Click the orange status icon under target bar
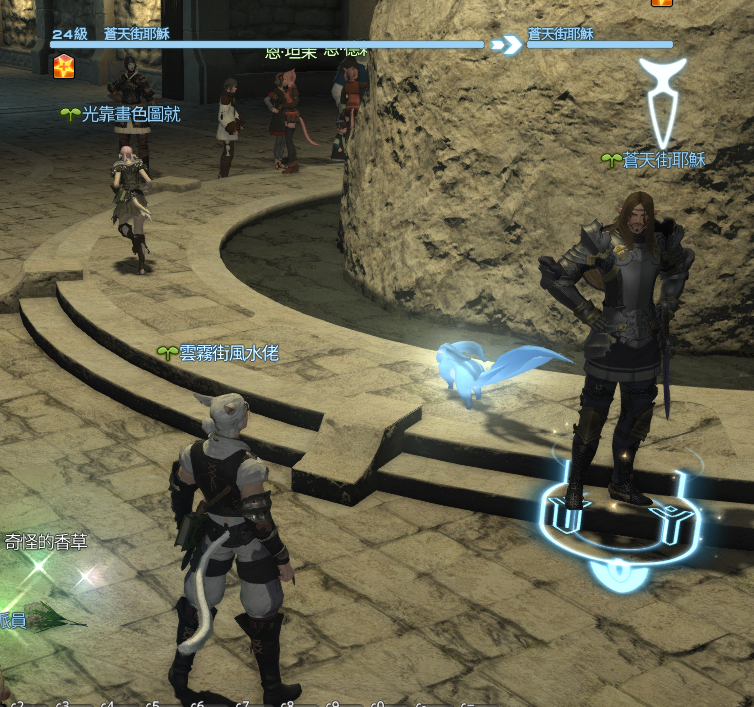 tap(64, 67)
